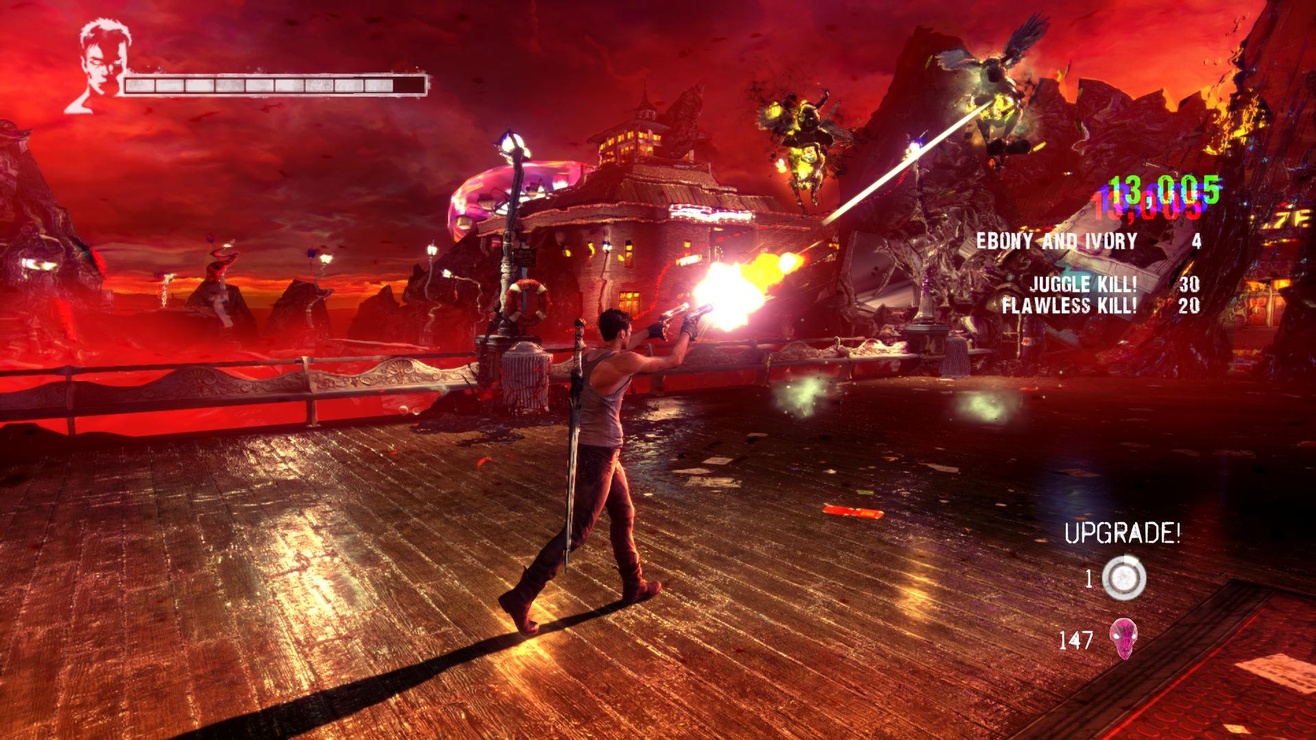Click the UPGRADE! notification text
The width and height of the screenshot is (1316, 740).
(x=1122, y=535)
